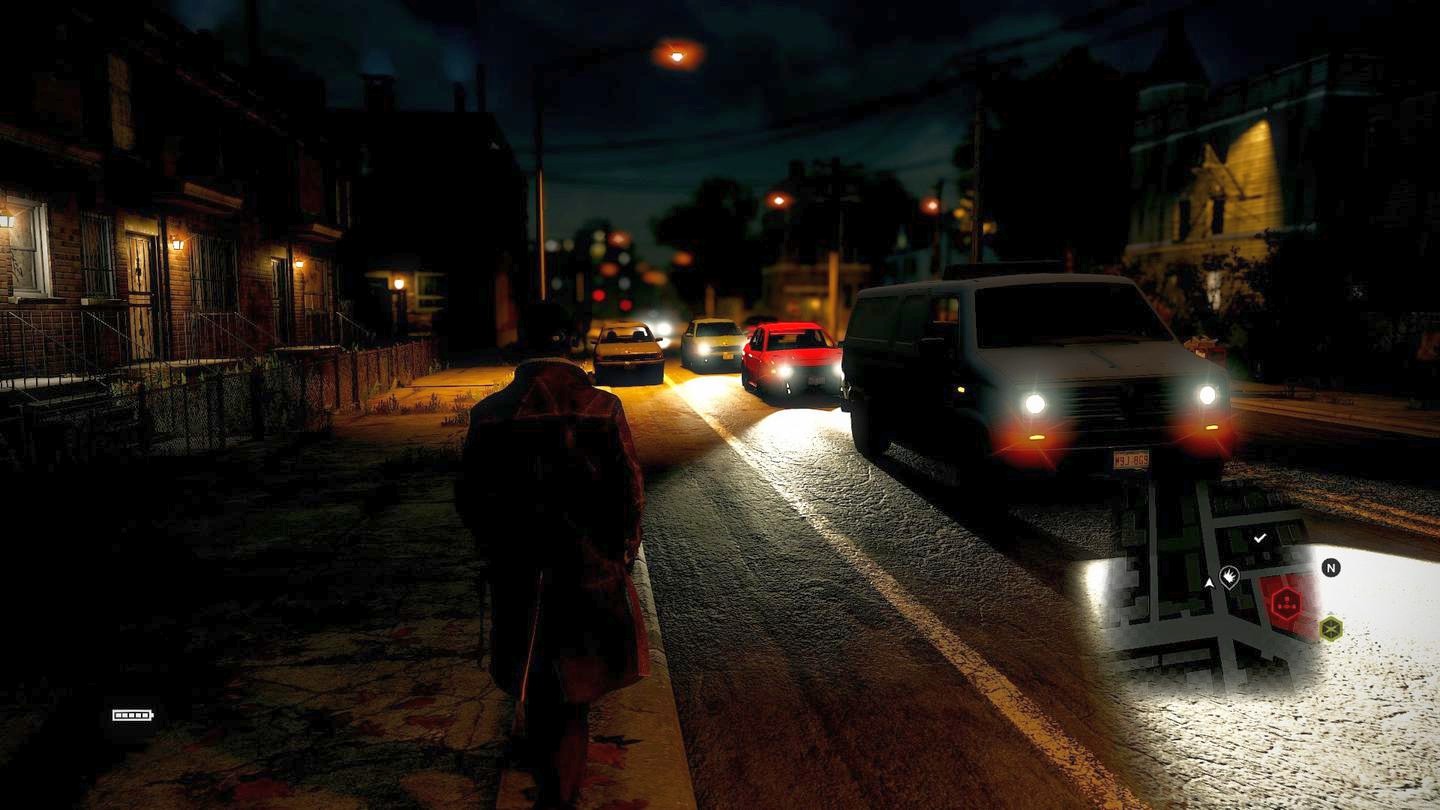1440x810 pixels.
Task: Click the green hexagon marker on minimap
Action: (x=1330, y=628)
